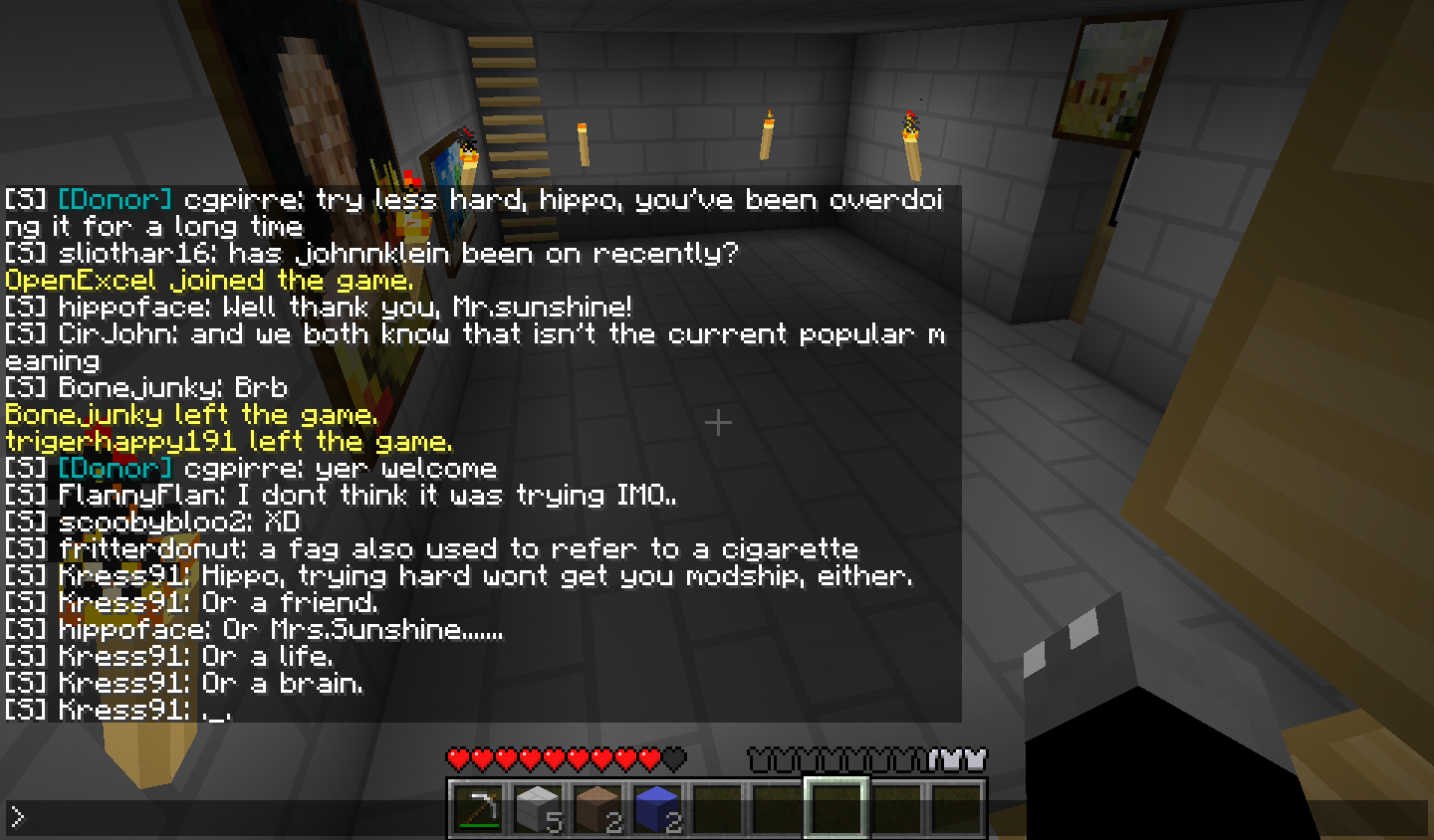Click fritterdonut's message about cigarettes
The image size is (1434, 840).
(x=428, y=548)
